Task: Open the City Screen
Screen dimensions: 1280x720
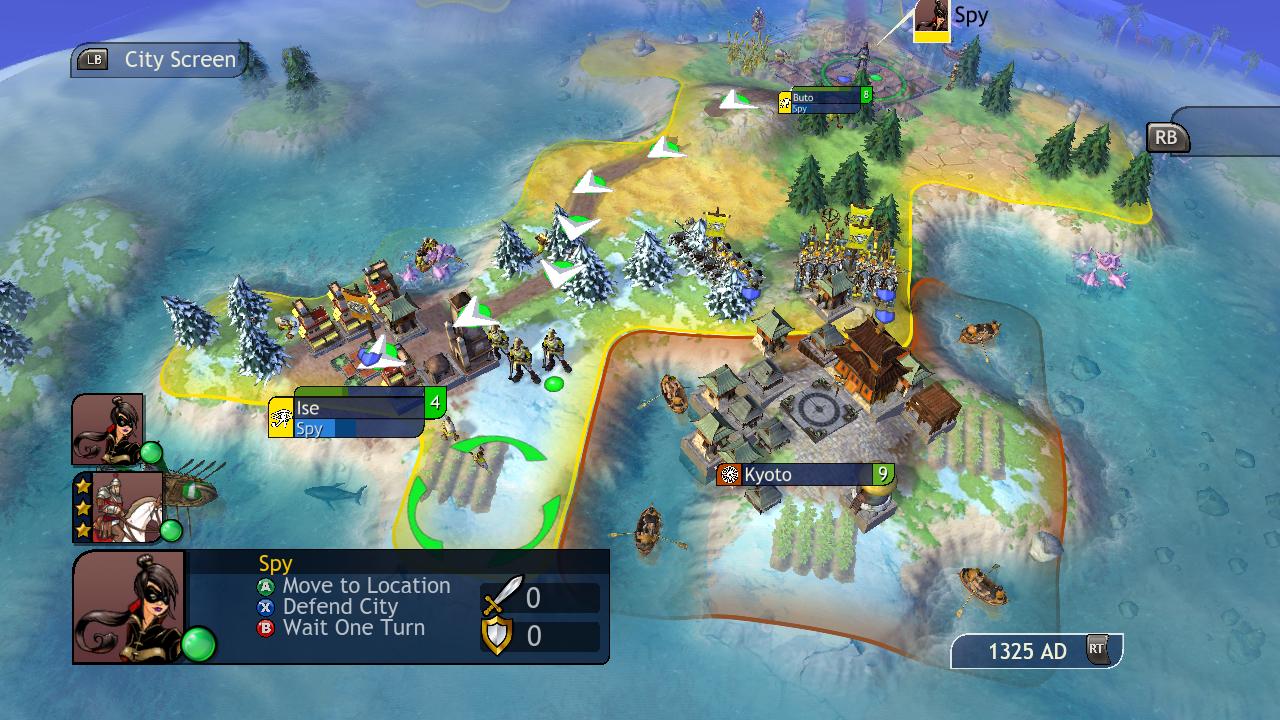Action: (x=160, y=60)
